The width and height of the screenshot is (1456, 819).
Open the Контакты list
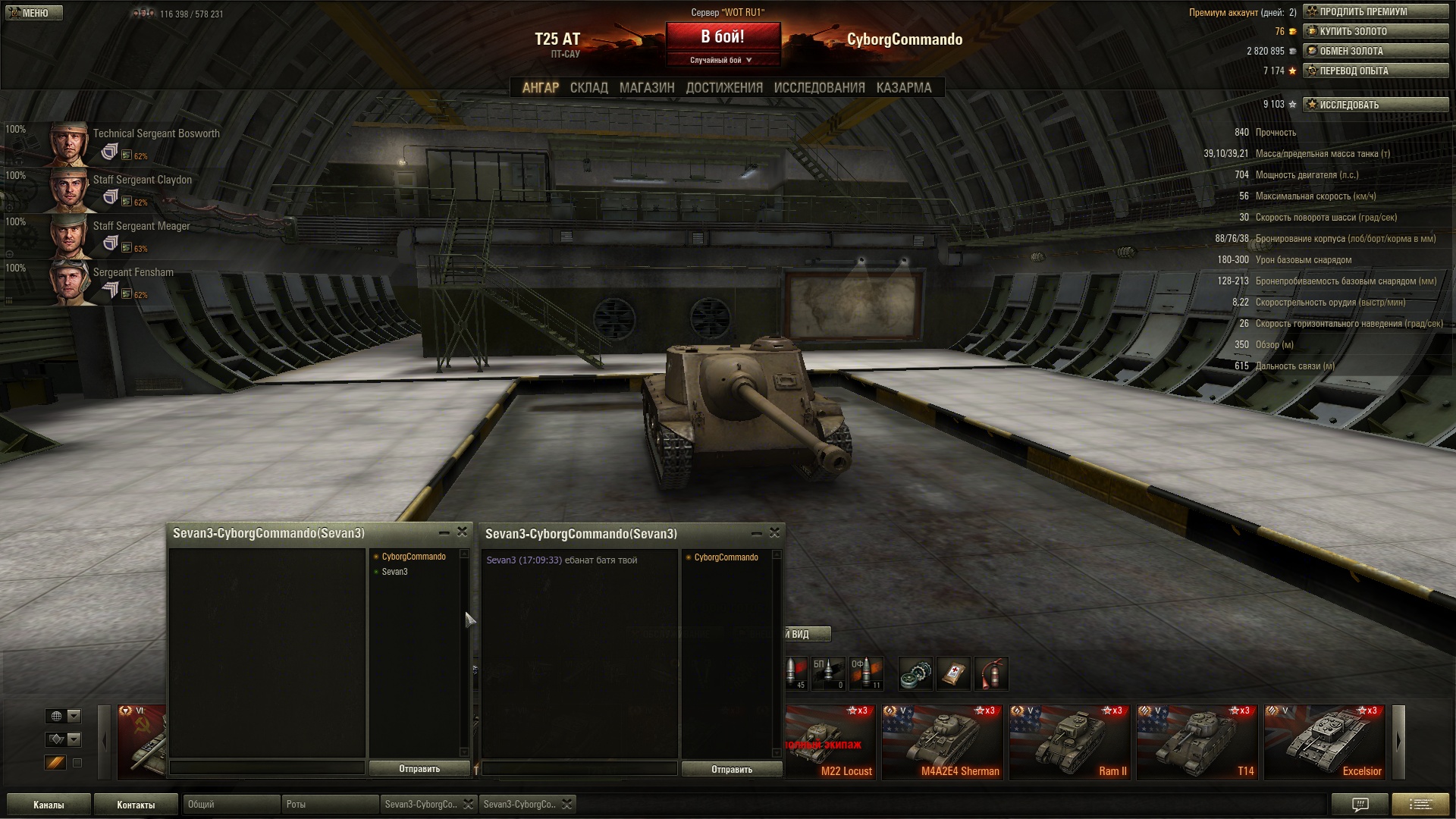coord(136,805)
